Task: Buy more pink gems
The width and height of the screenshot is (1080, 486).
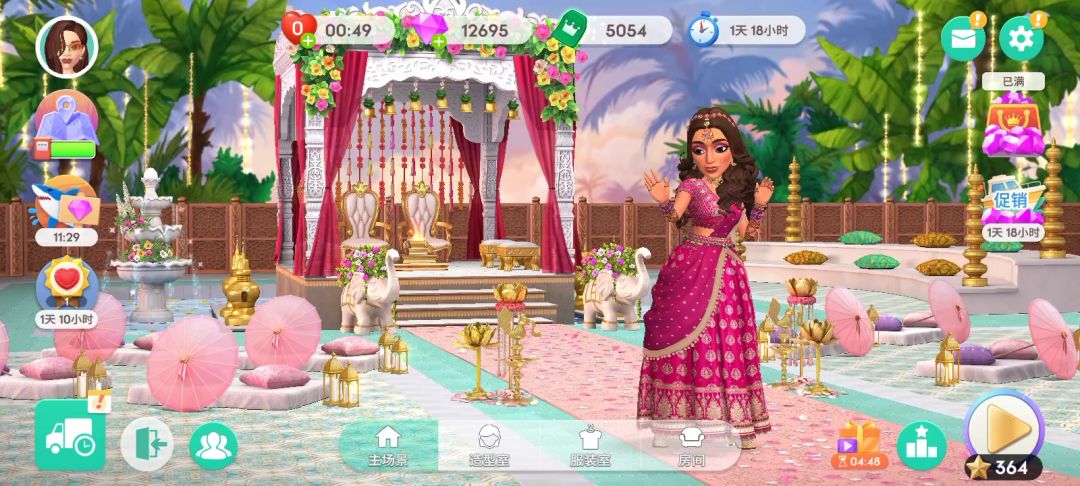Action: (x=437, y=41)
